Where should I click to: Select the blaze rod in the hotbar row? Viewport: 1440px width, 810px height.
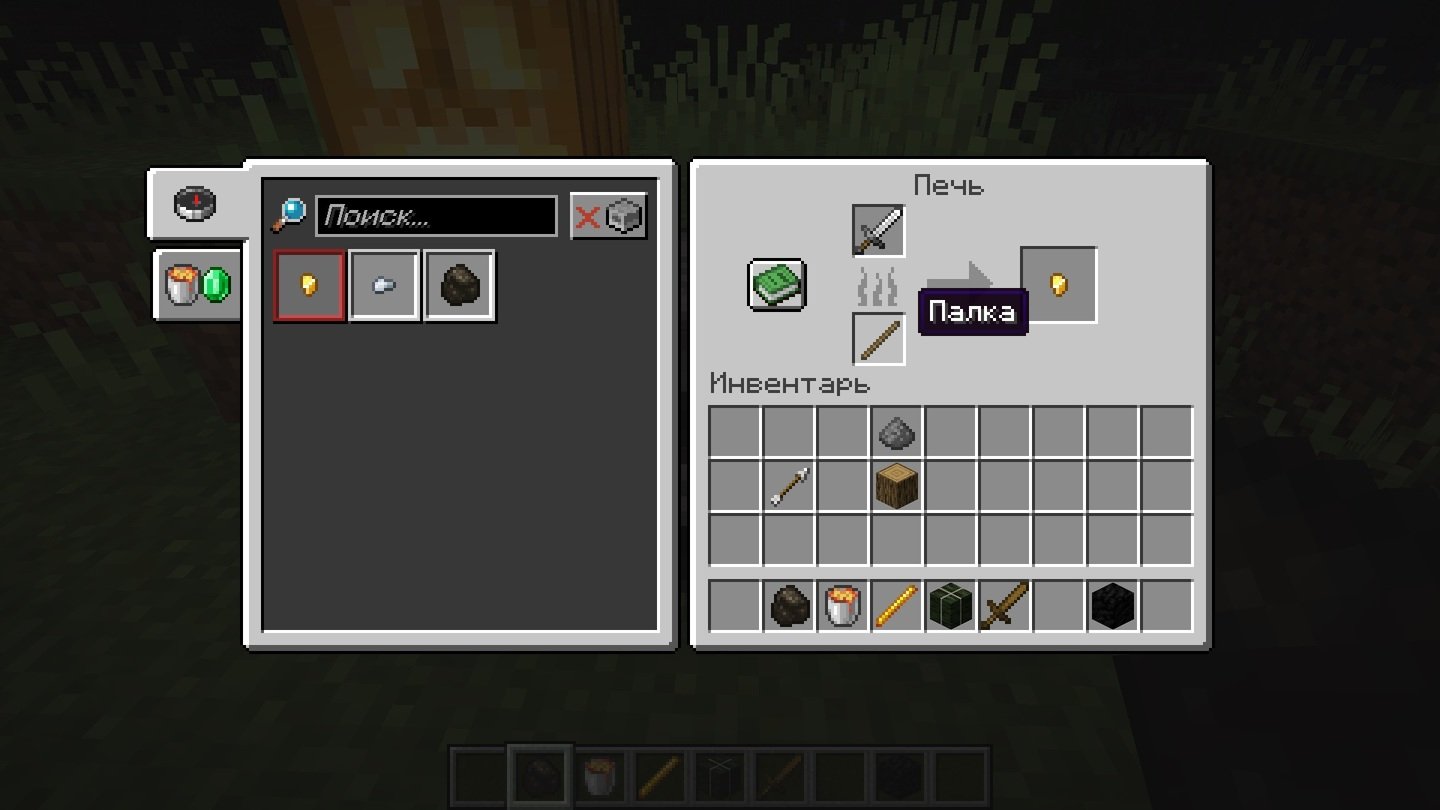pos(897,606)
